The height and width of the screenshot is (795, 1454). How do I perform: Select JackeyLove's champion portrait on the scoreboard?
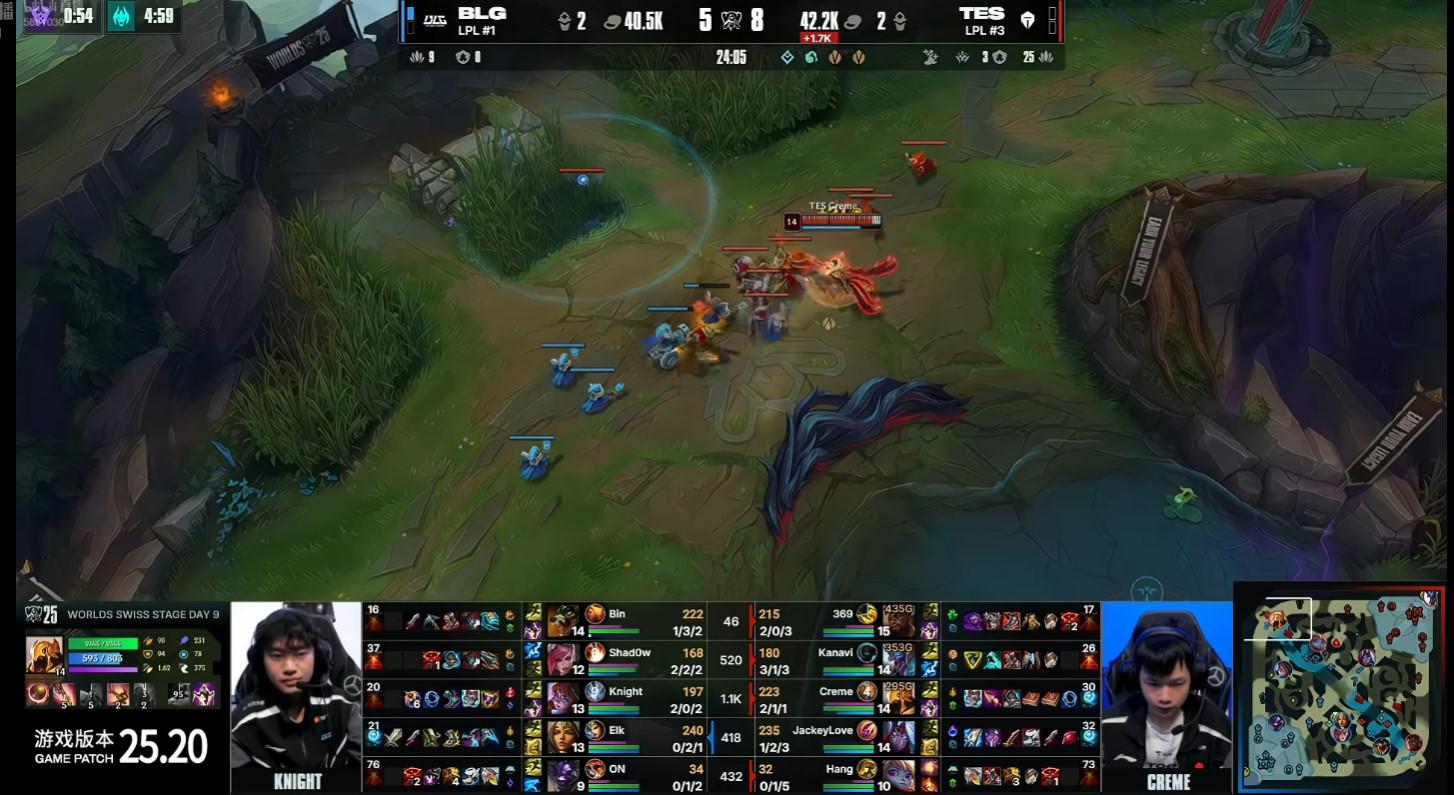(897, 736)
